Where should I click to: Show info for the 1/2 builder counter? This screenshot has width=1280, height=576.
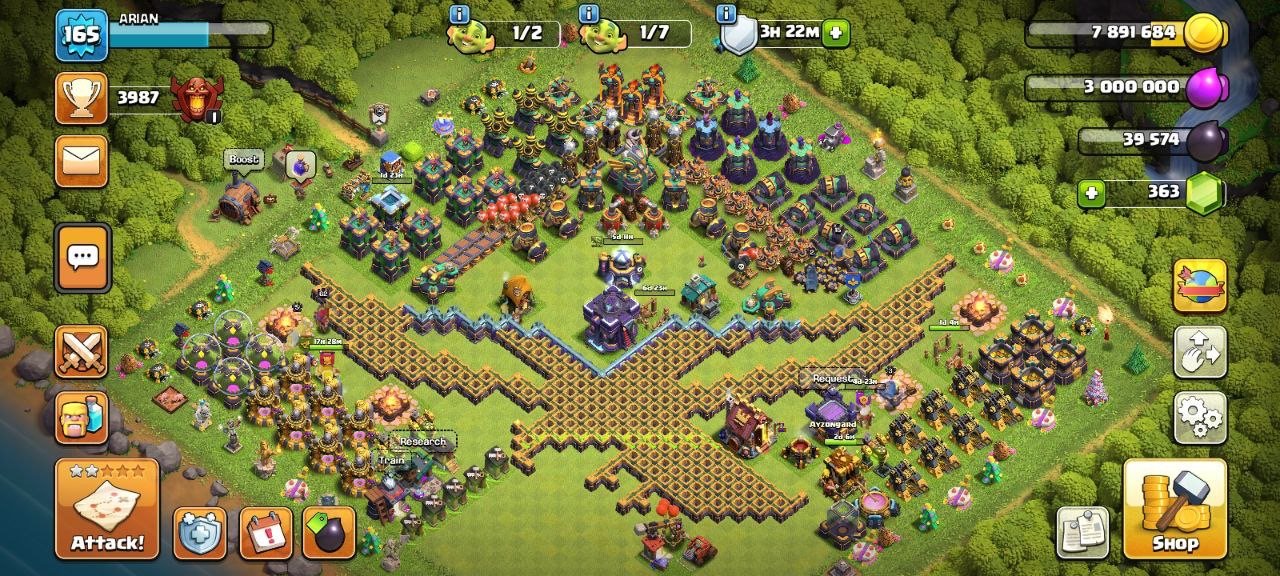coord(459,14)
